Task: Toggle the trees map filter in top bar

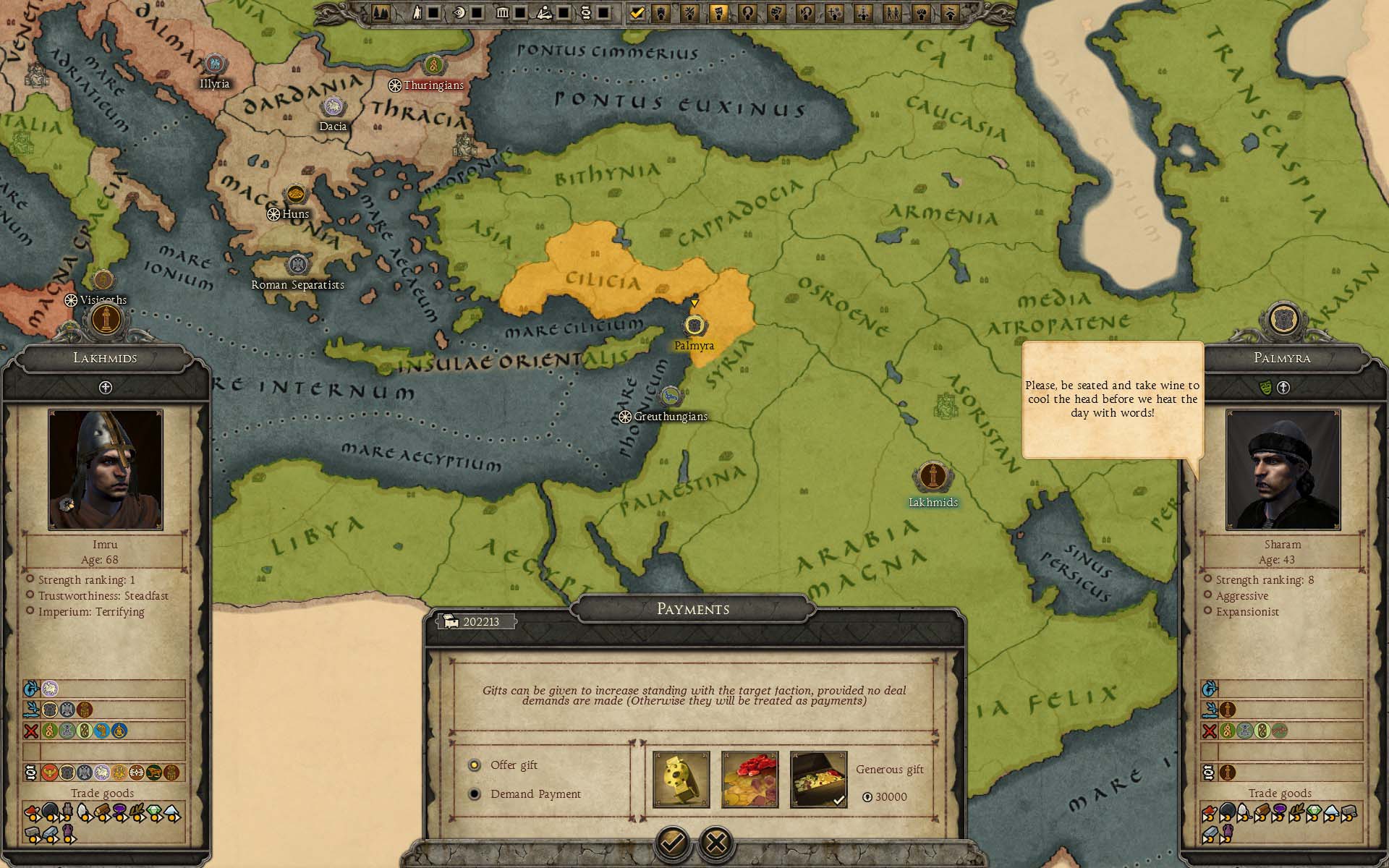Action: coord(381,12)
